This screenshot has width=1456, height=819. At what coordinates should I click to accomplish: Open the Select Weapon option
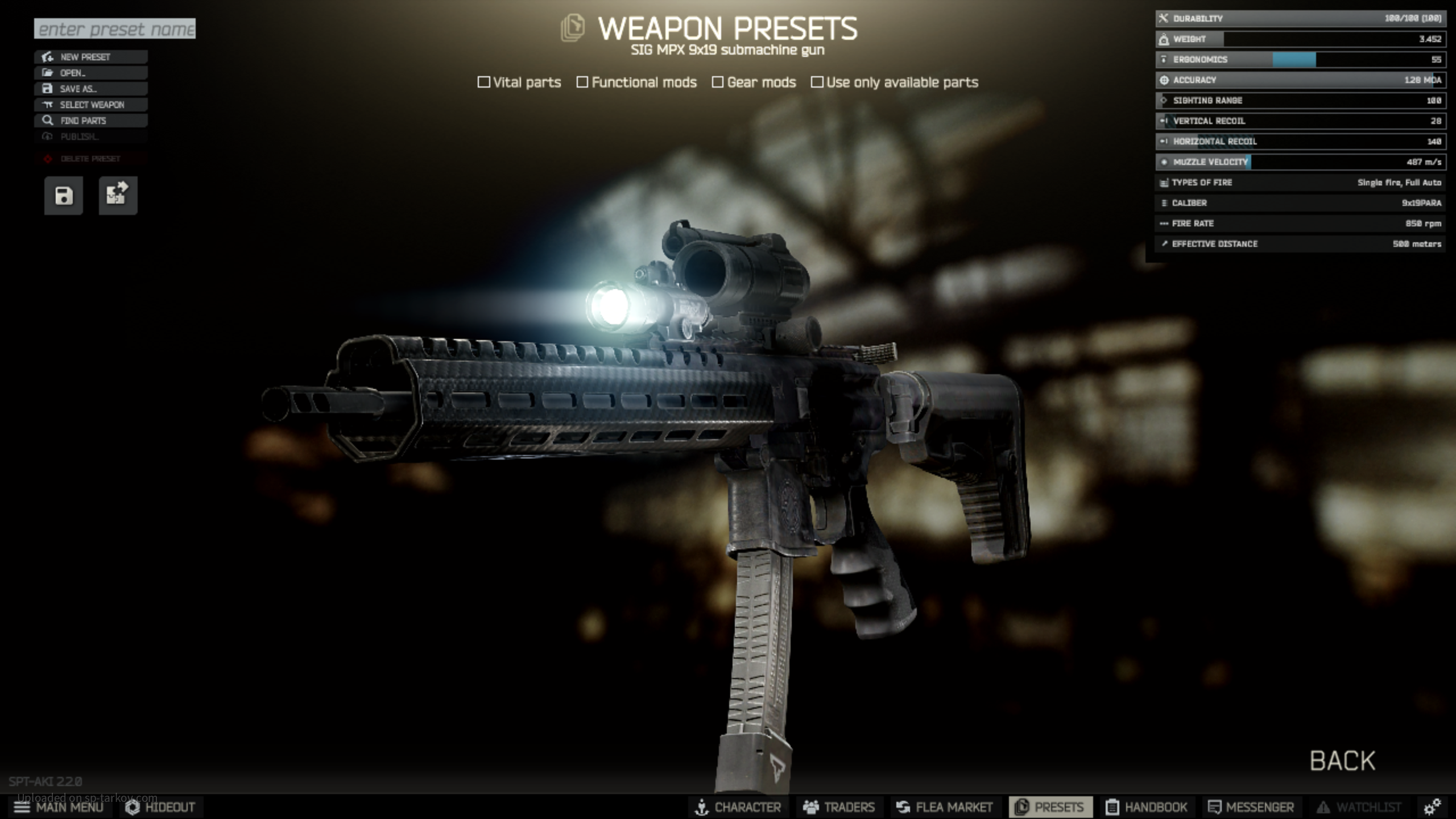pyautogui.click(x=91, y=105)
